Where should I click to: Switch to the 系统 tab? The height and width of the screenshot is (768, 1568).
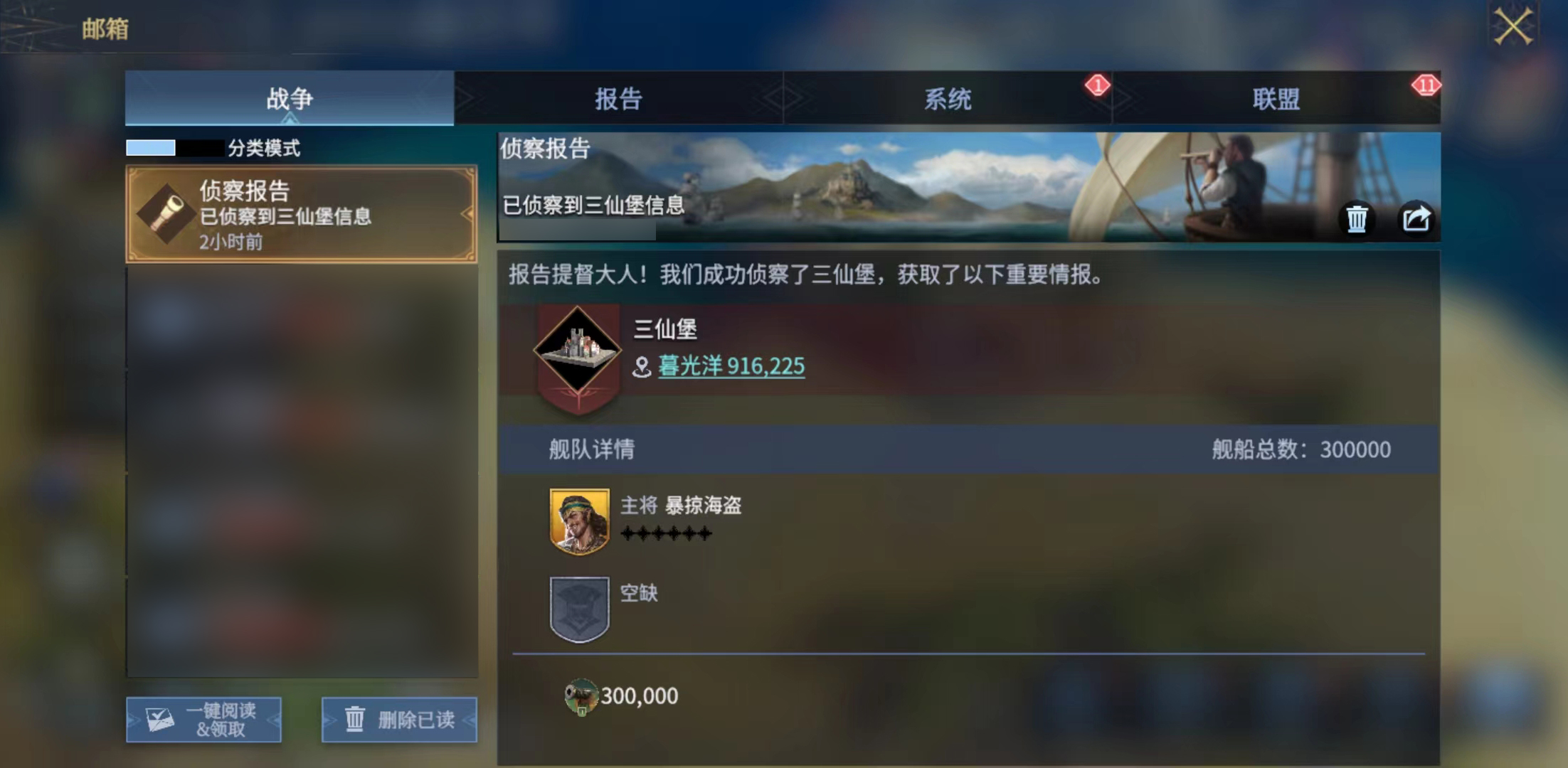(948, 100)
